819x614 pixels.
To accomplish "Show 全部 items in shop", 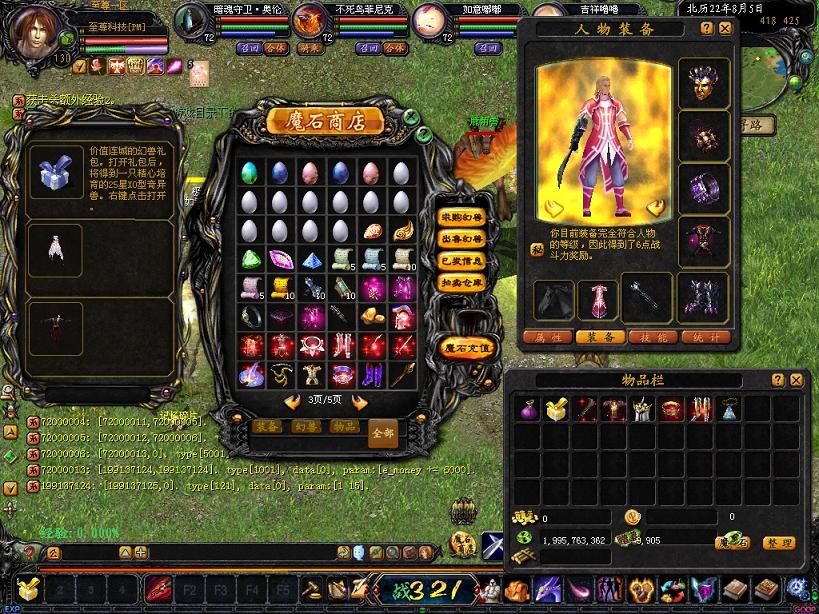I will 383,433.
